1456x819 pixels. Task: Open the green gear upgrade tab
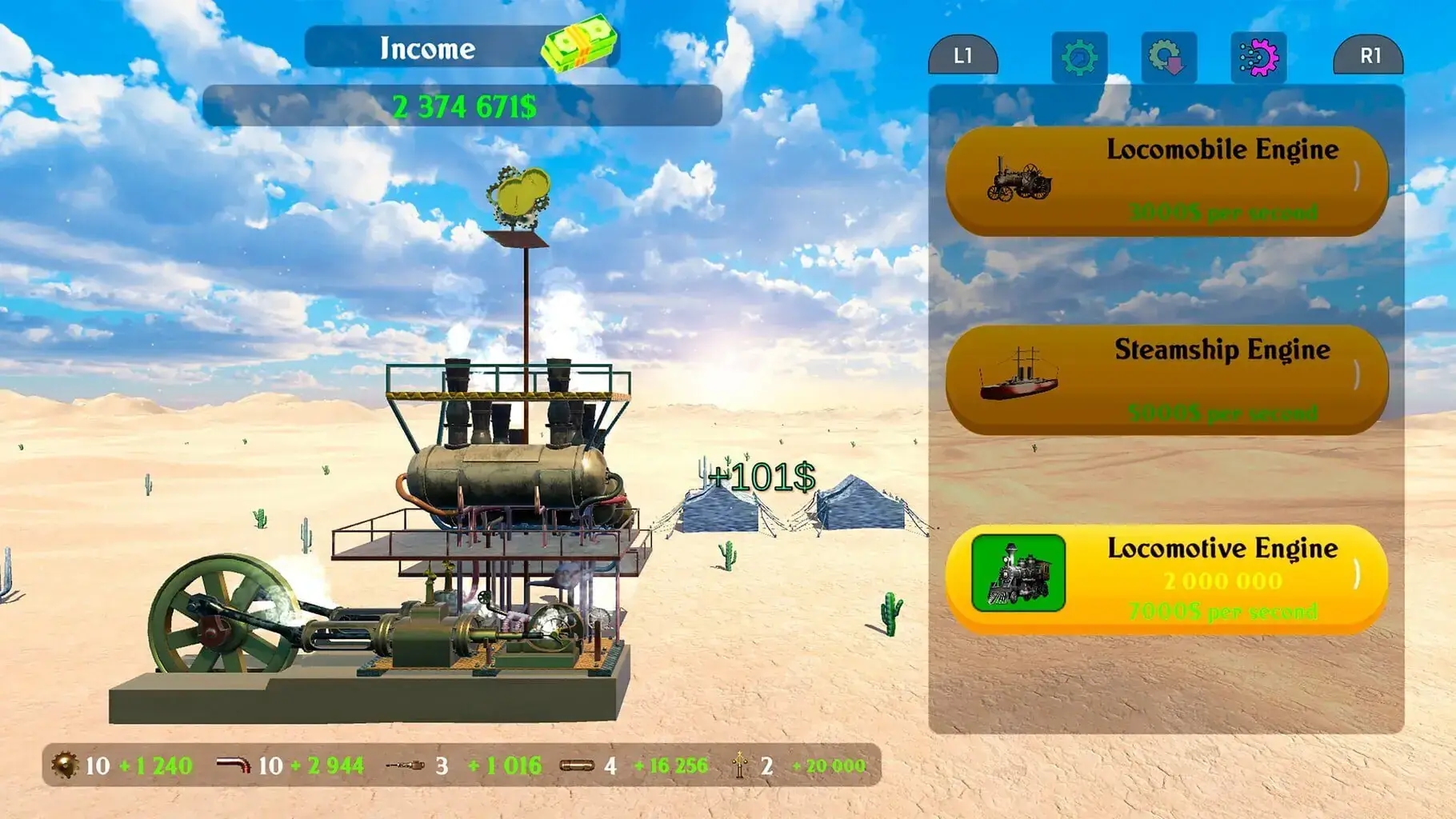(x=1079, y=58)
